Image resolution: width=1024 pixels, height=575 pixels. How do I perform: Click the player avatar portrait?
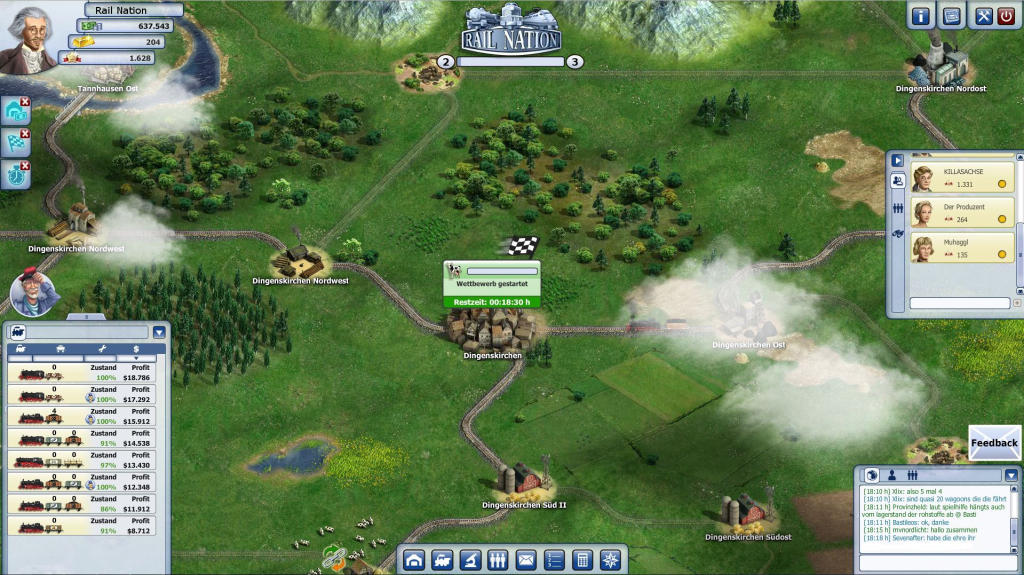pos(27,40)
